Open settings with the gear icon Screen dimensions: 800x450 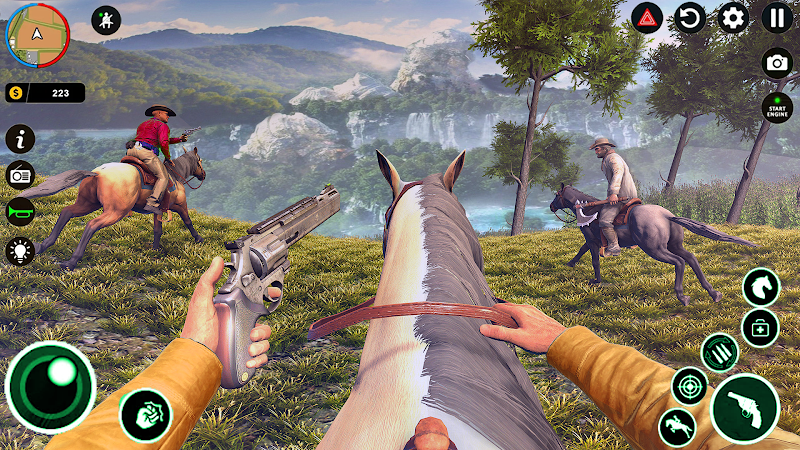pos(734,18)
